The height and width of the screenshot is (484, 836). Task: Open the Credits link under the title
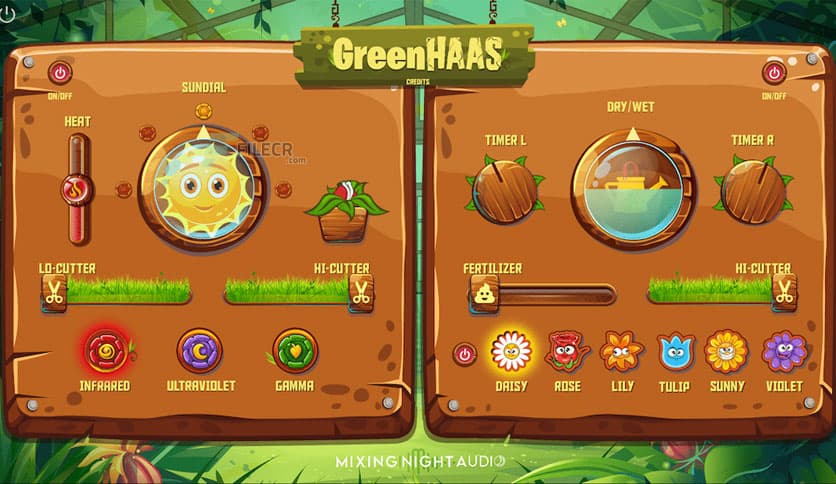click(x=417, y=82)
